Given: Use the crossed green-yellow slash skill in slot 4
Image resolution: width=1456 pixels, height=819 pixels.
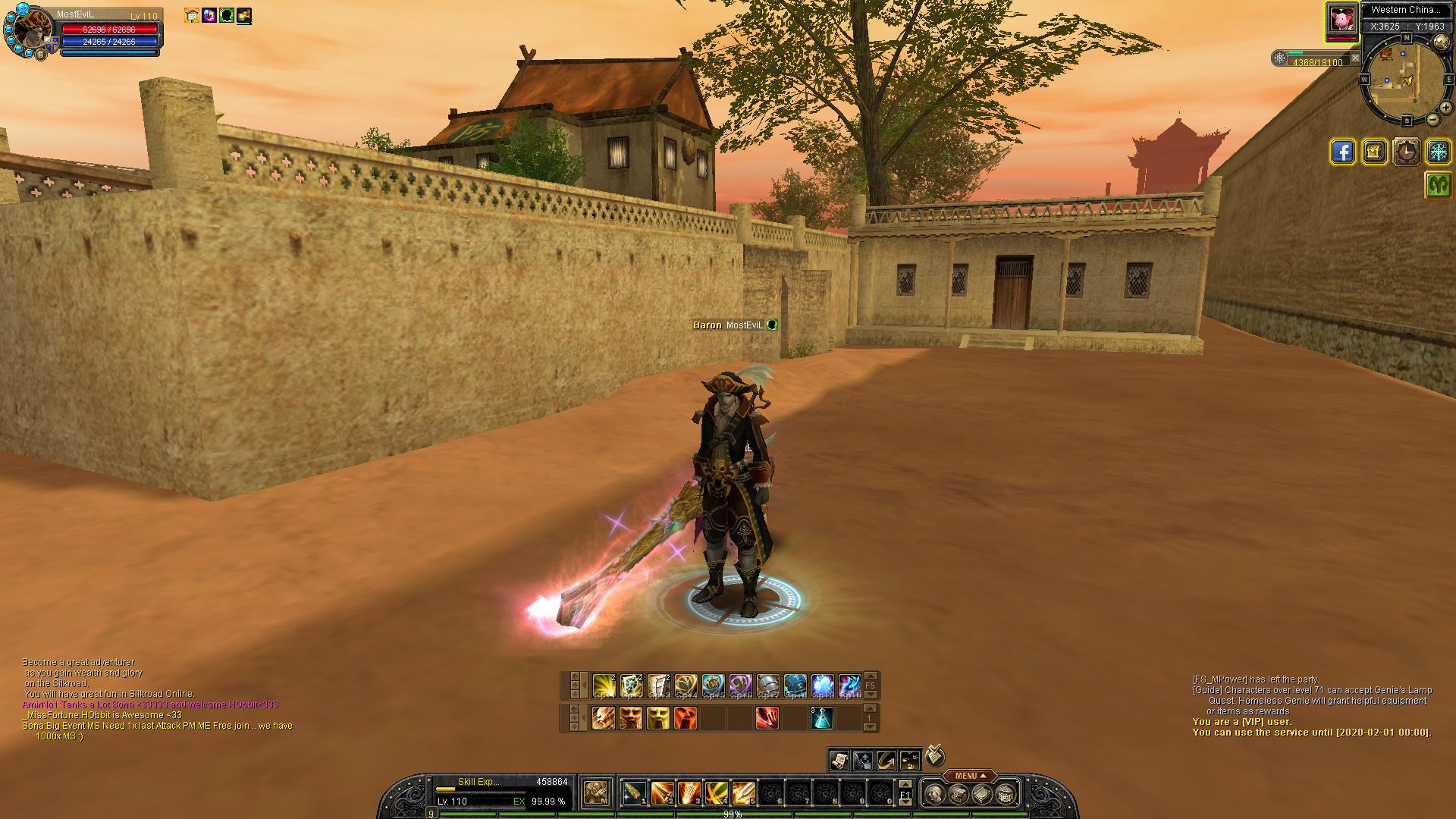Looking at the screenshot, I should click(717, 793).
